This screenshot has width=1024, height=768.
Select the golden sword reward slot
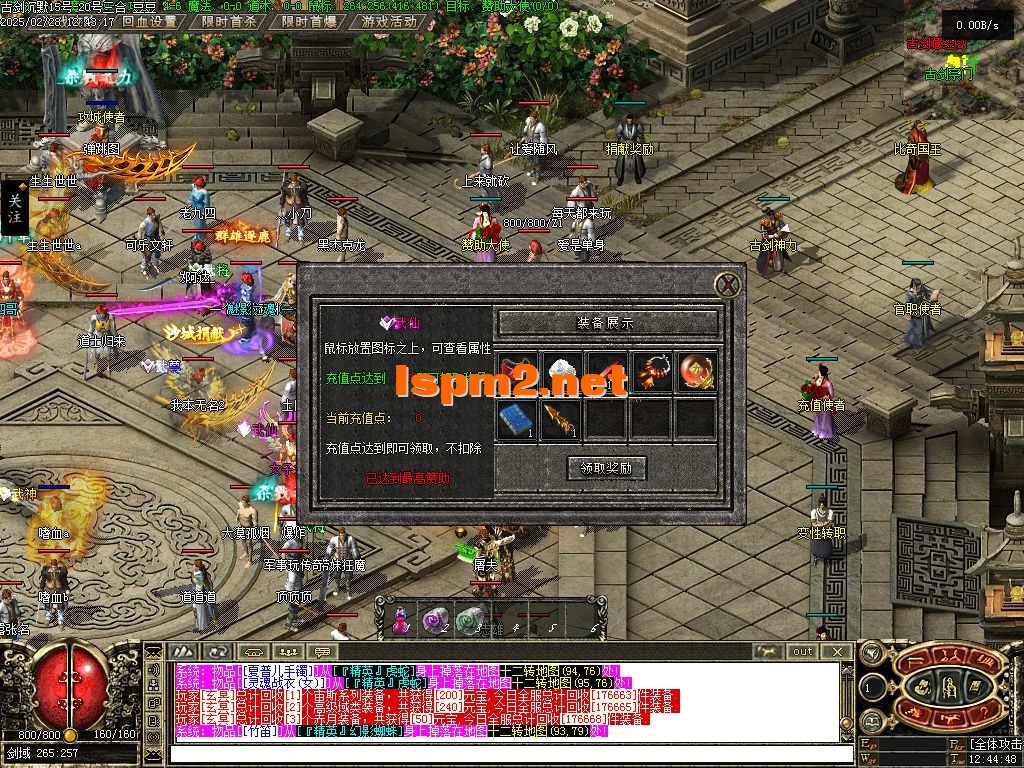(561, 419)
